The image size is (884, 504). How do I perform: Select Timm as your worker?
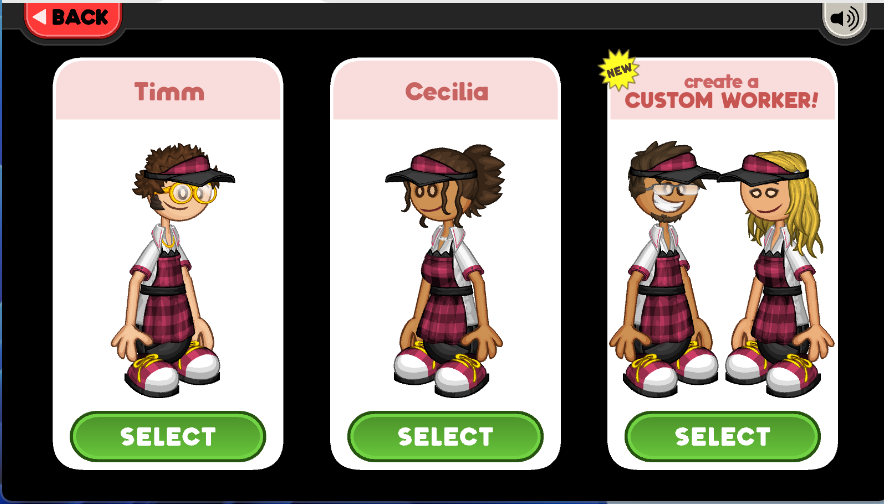(x=168, y=437)
